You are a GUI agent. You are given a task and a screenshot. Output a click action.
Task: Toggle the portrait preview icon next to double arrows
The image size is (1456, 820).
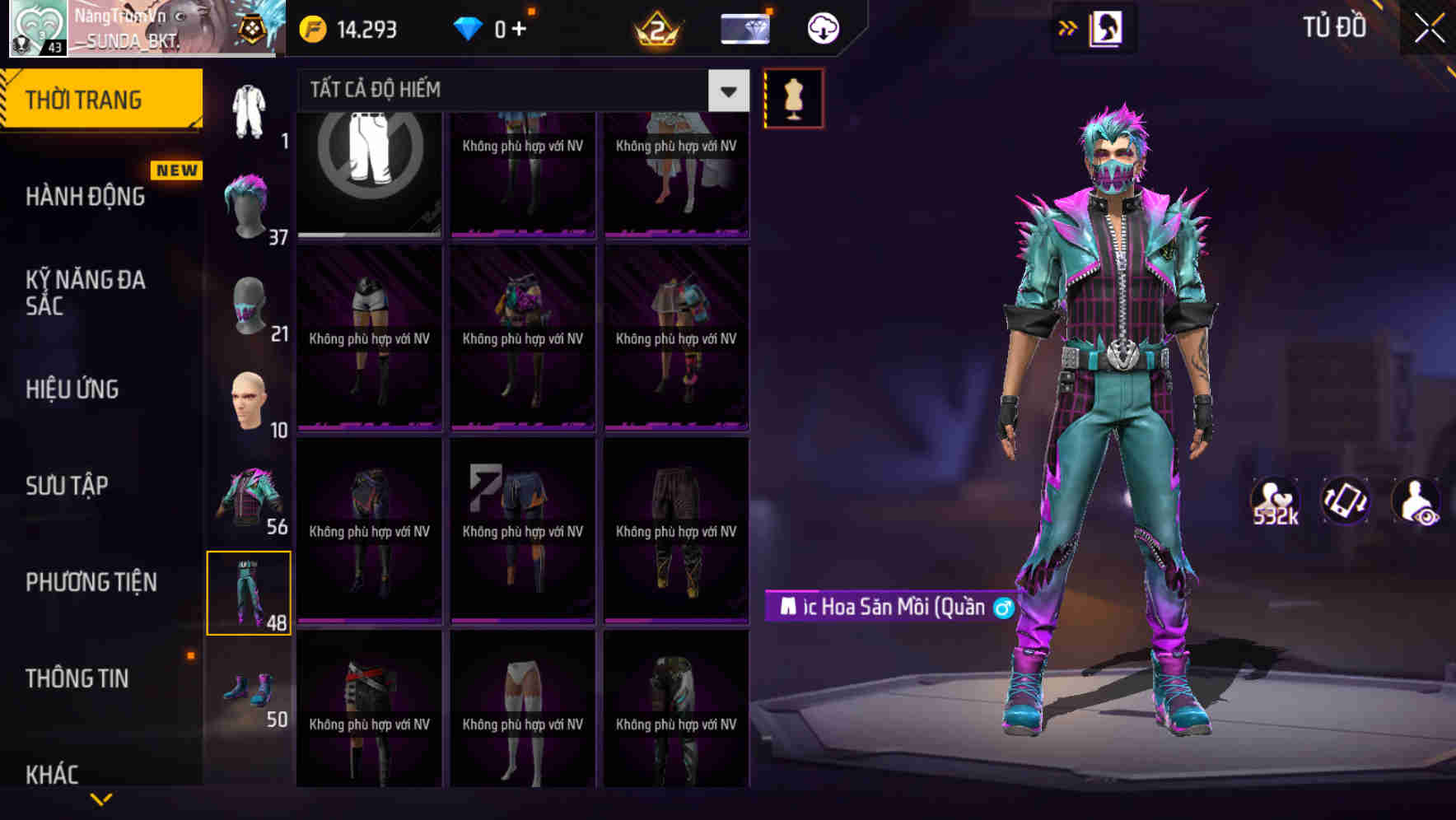tap(1108, 27)
